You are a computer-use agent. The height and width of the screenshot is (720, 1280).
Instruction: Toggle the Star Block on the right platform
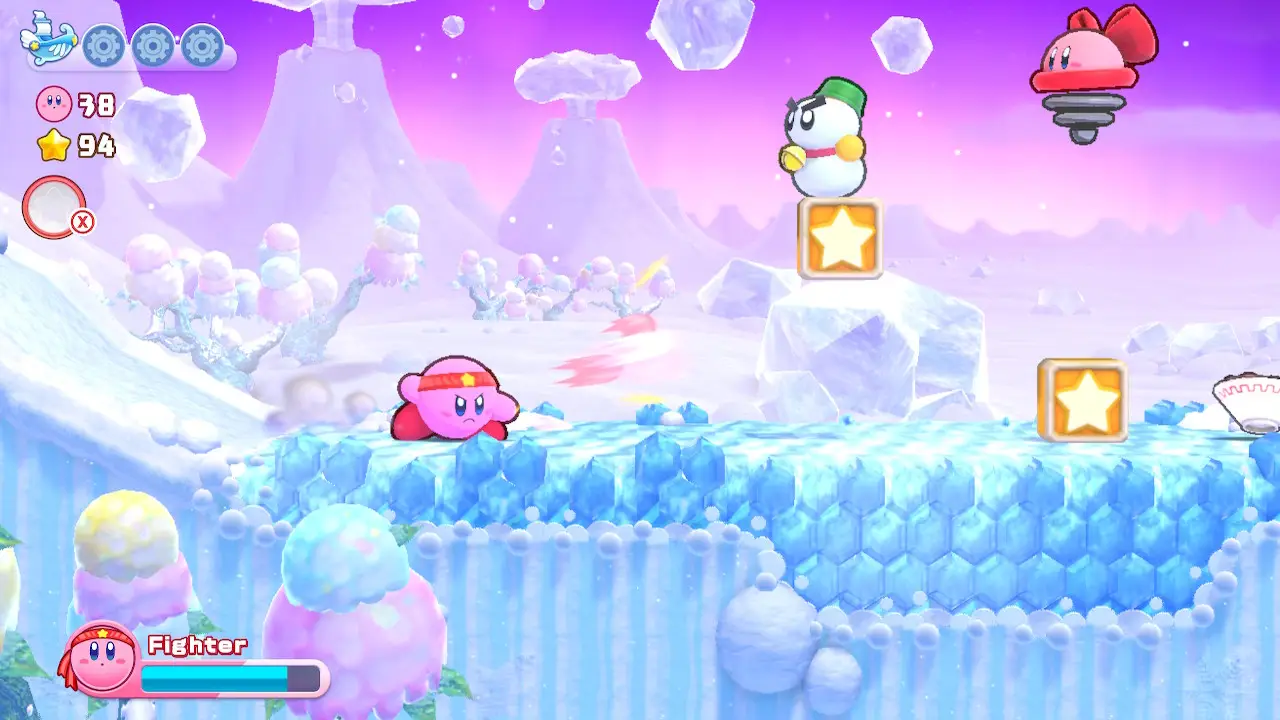pos(1080,401)
